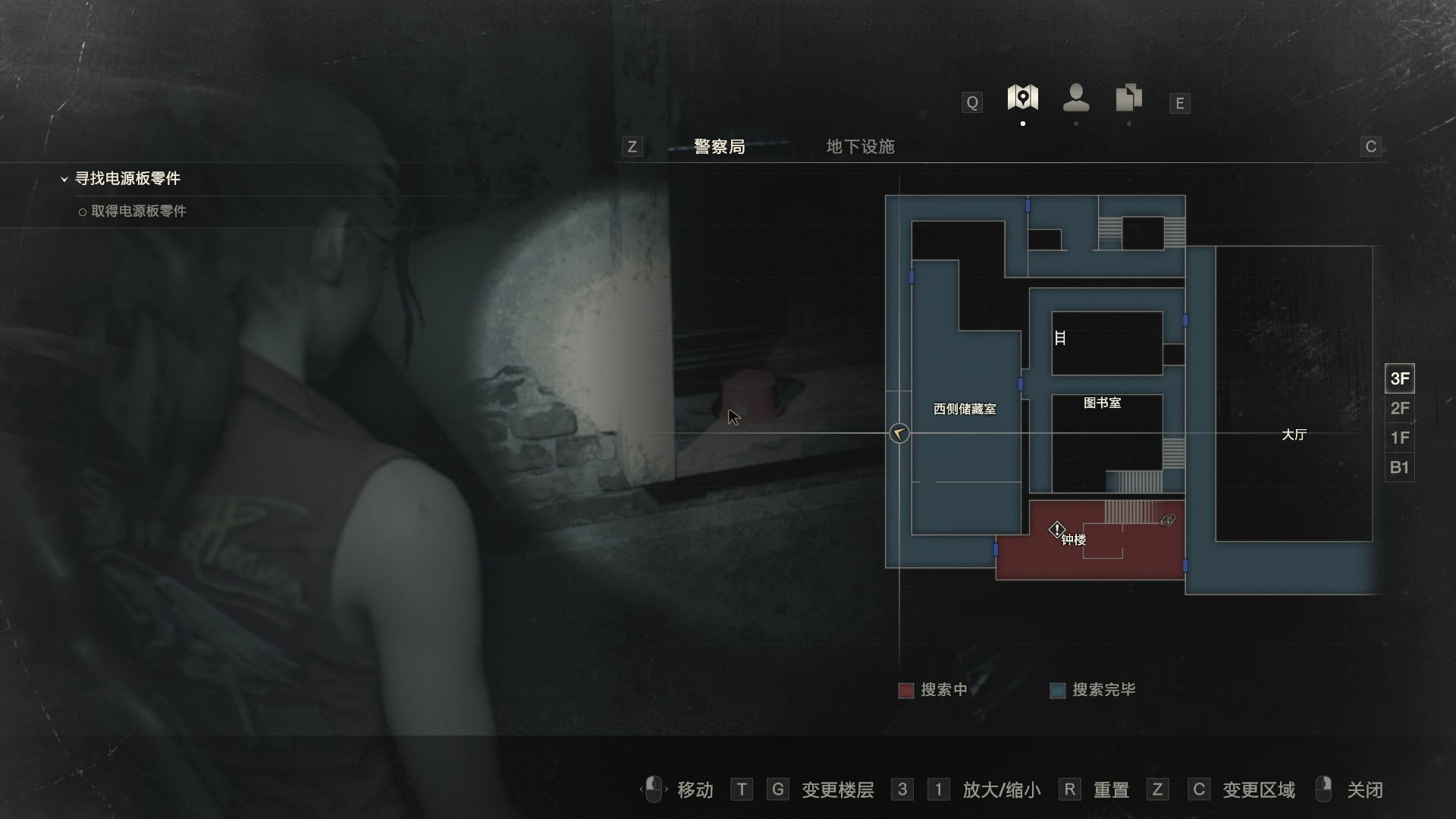Click the 搜索中 red legend entry
The height and width of the screenshot is (819, 1456).
(933, 690)
